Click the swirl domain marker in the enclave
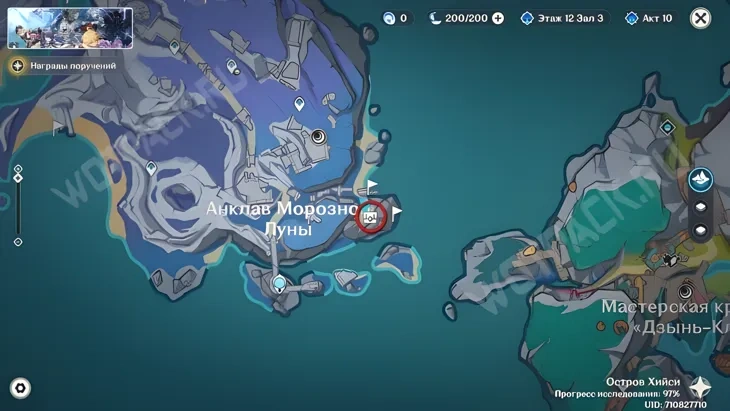 318,137
